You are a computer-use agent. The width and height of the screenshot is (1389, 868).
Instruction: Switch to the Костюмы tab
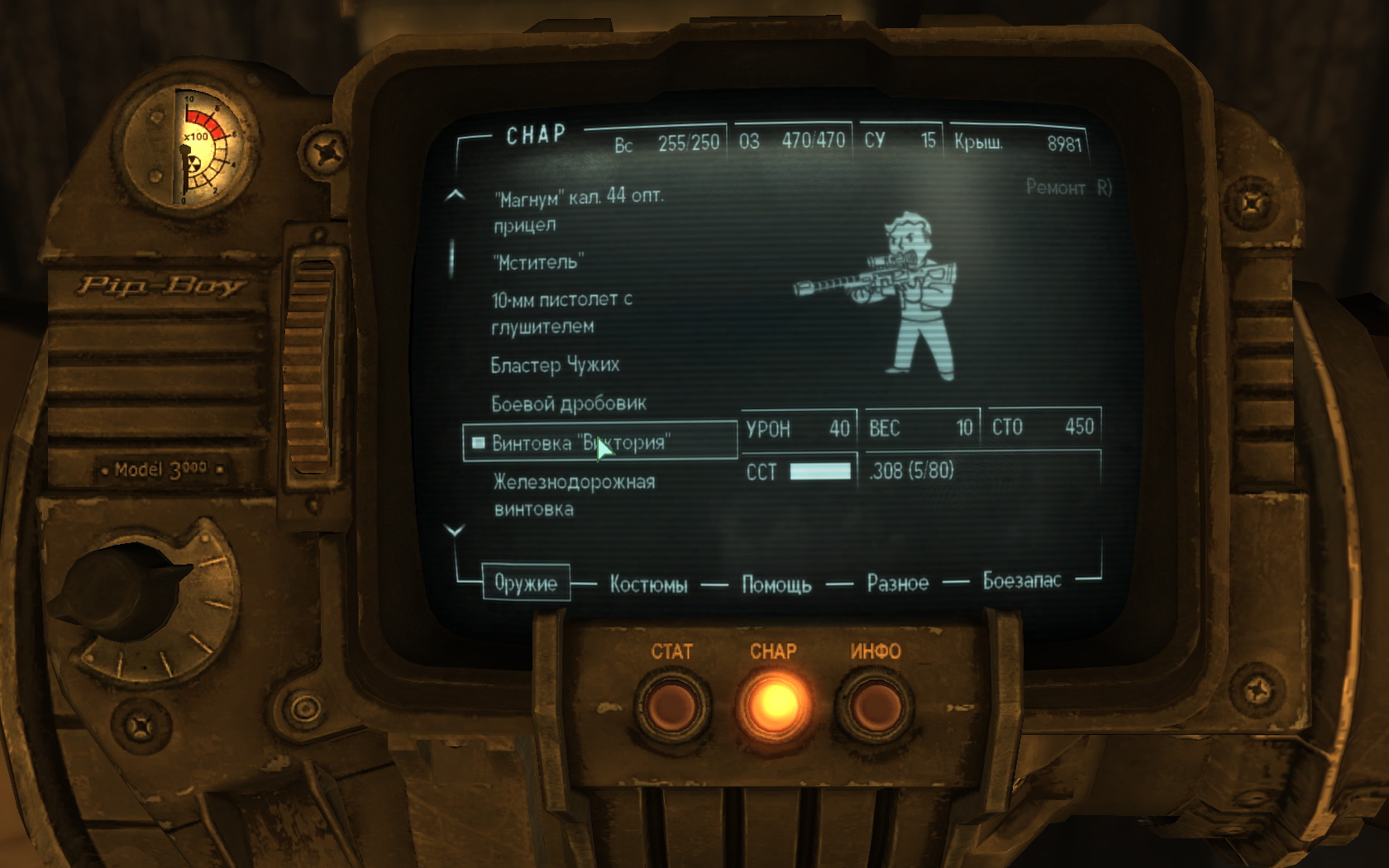[x=648, y=585]
